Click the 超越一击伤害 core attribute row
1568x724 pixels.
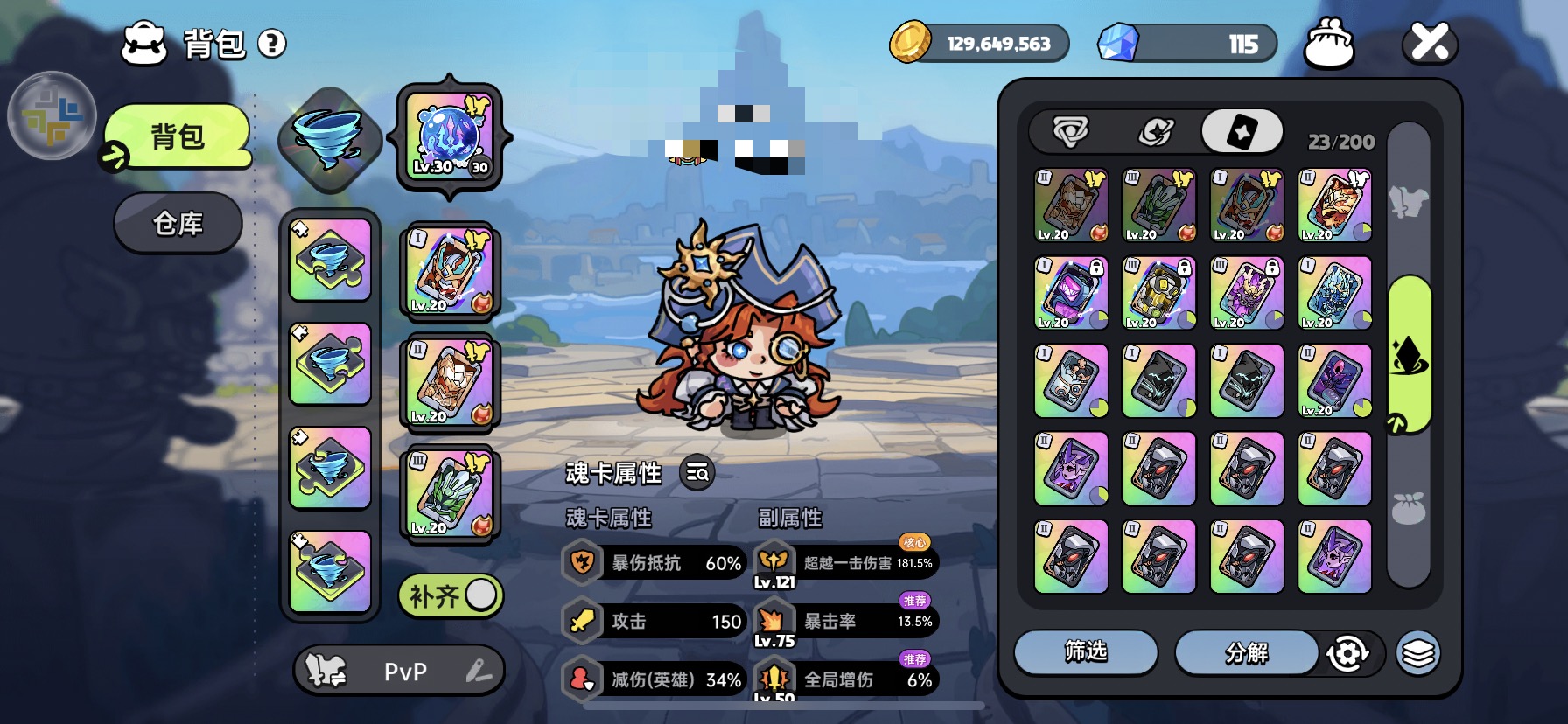coord(845,563)
